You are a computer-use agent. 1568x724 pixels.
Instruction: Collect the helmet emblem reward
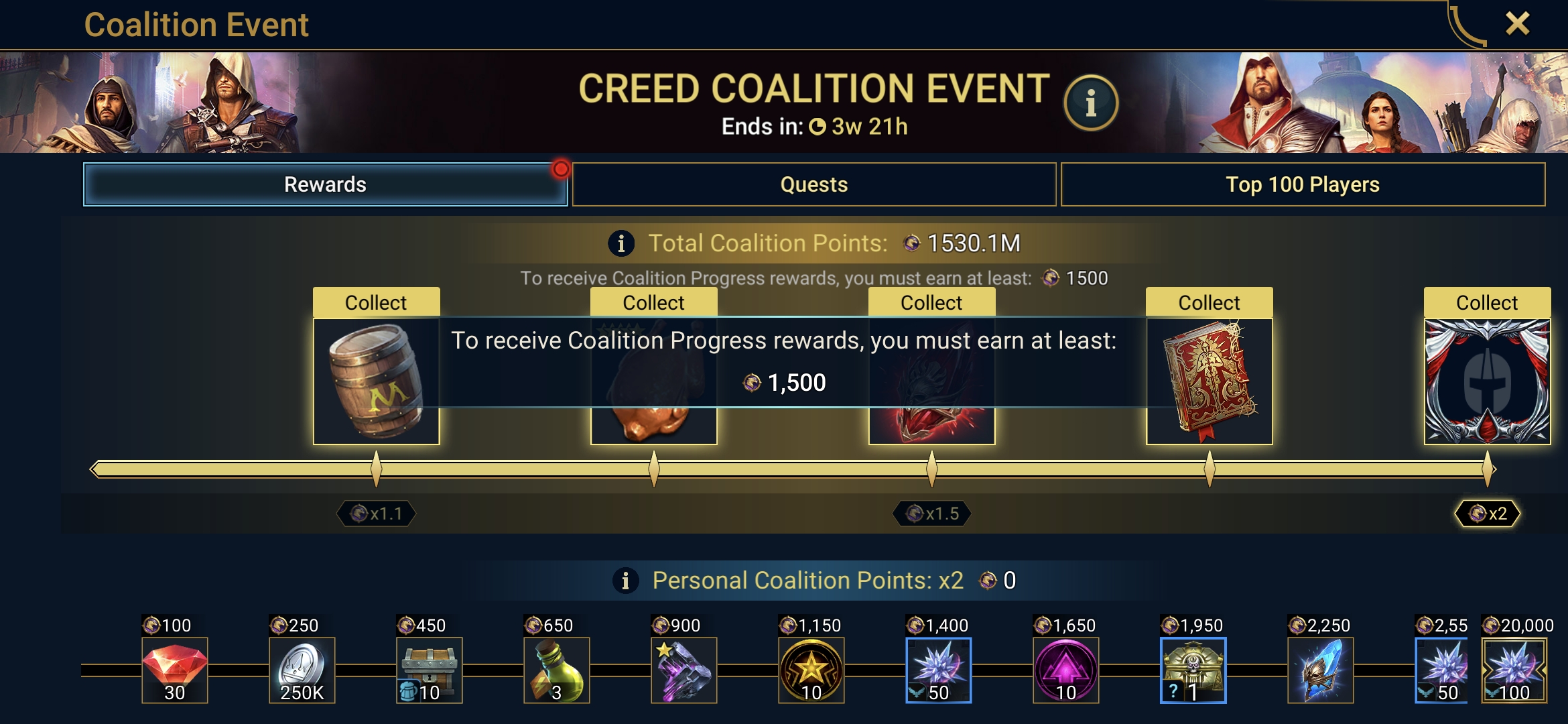click(1486, 302)
